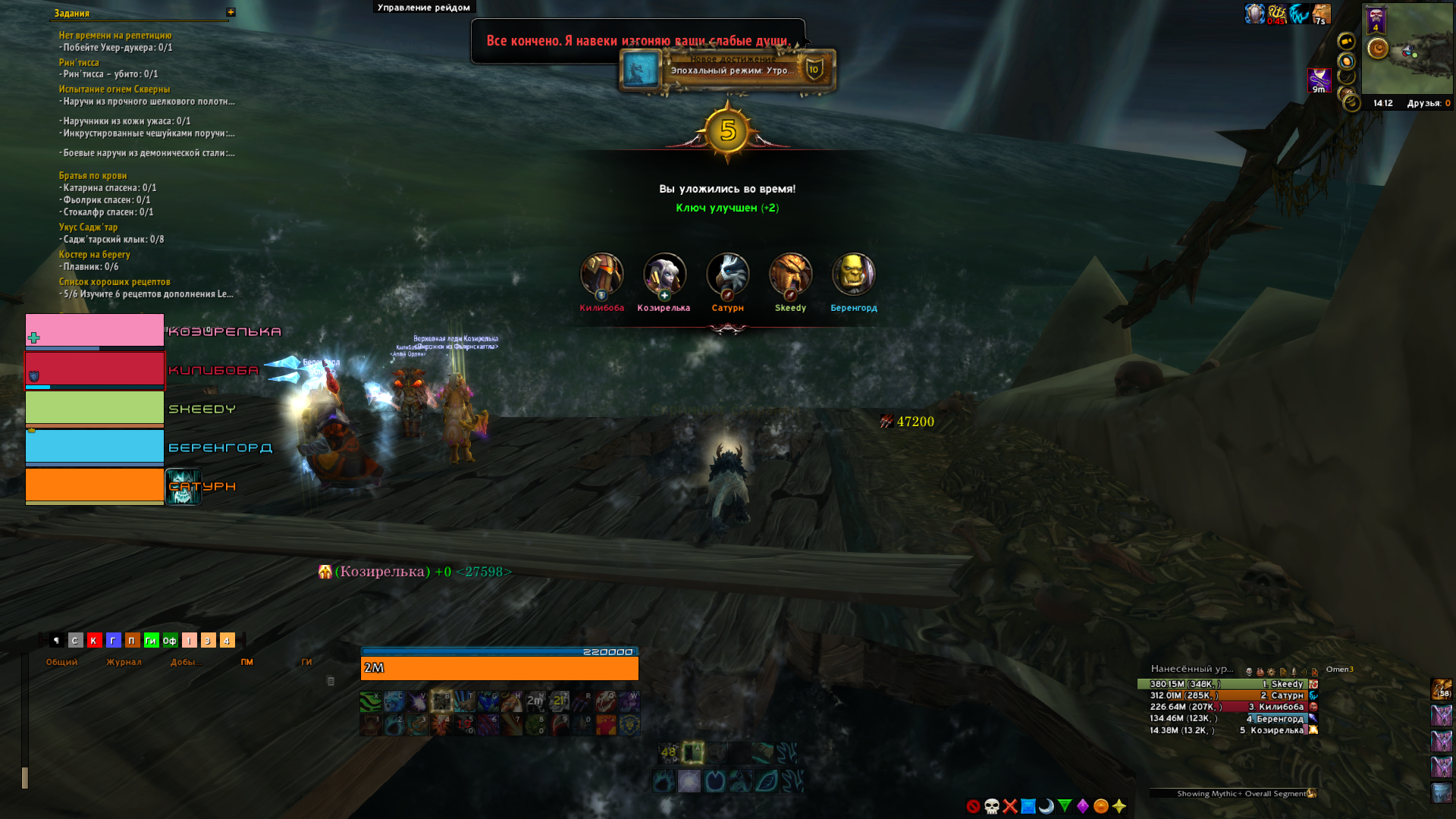Open the camera button beside the minimap

coord(1346,41)
